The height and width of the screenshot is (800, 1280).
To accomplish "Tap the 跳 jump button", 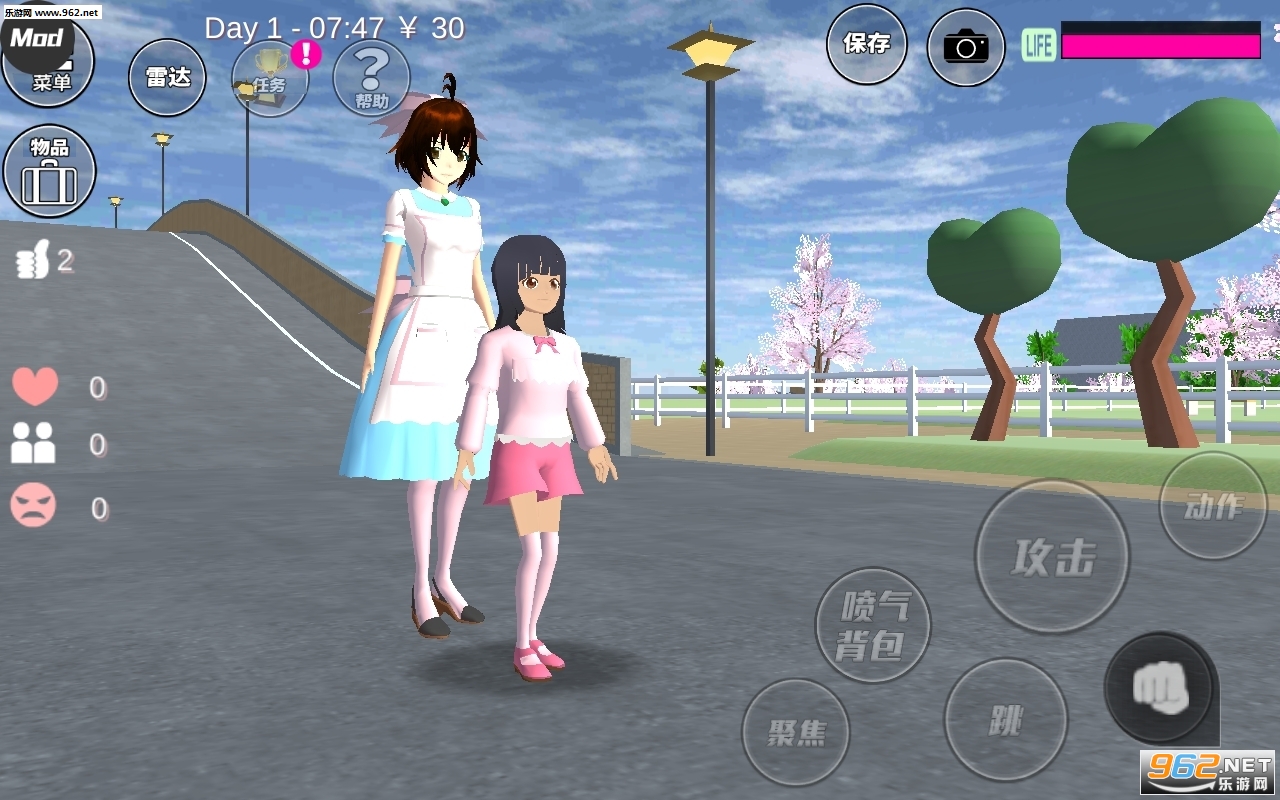I will point(1005,719).
